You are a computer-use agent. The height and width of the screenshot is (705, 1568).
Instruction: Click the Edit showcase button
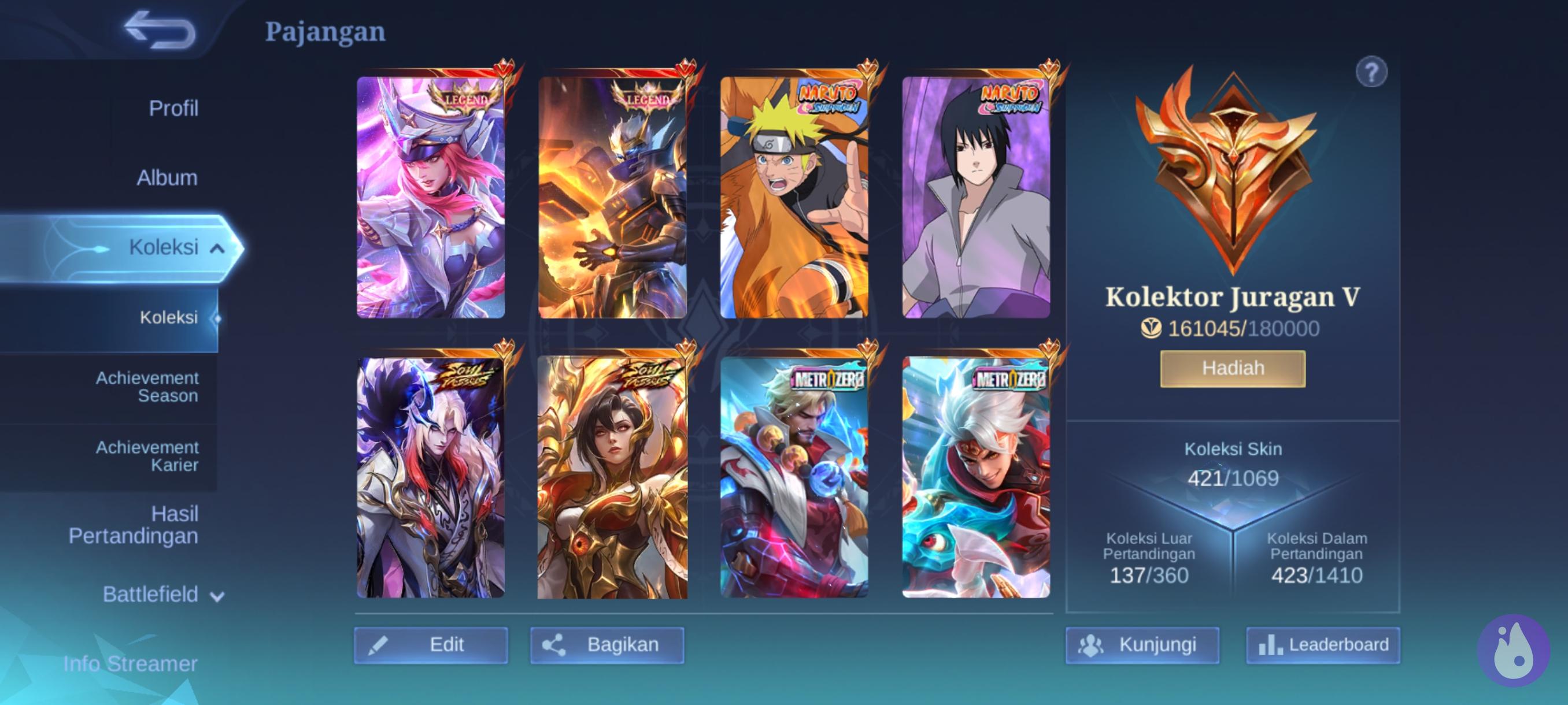[x=430, y=645]
